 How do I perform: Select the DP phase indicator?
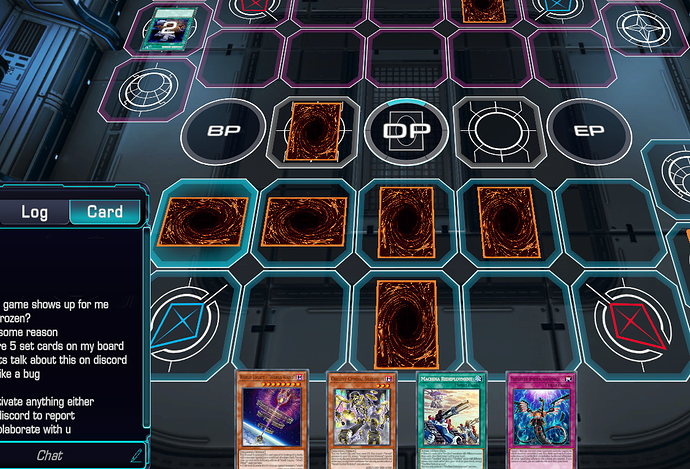pos(405,131)
